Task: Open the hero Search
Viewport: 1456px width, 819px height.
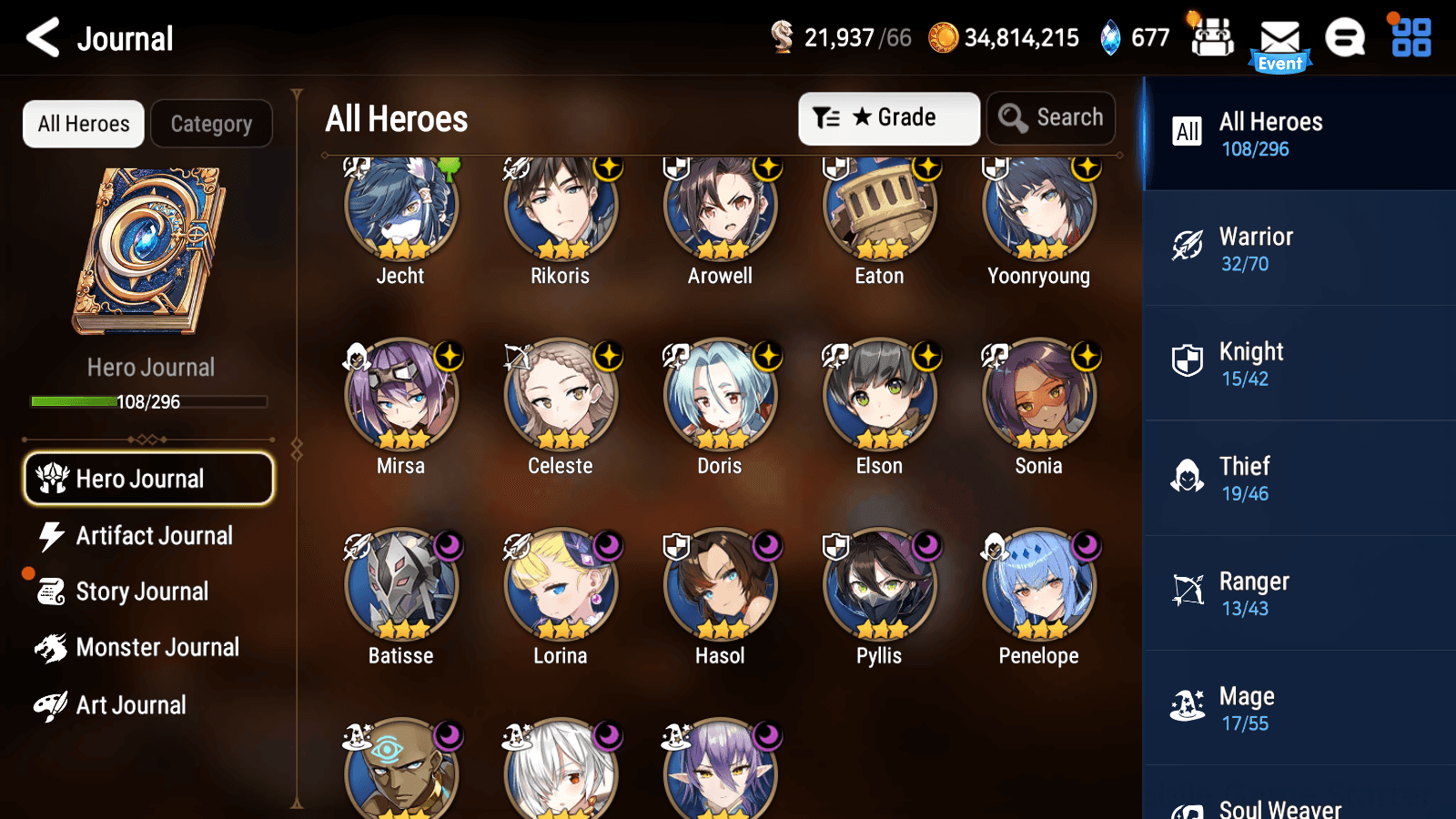Action: (1051, 117)
